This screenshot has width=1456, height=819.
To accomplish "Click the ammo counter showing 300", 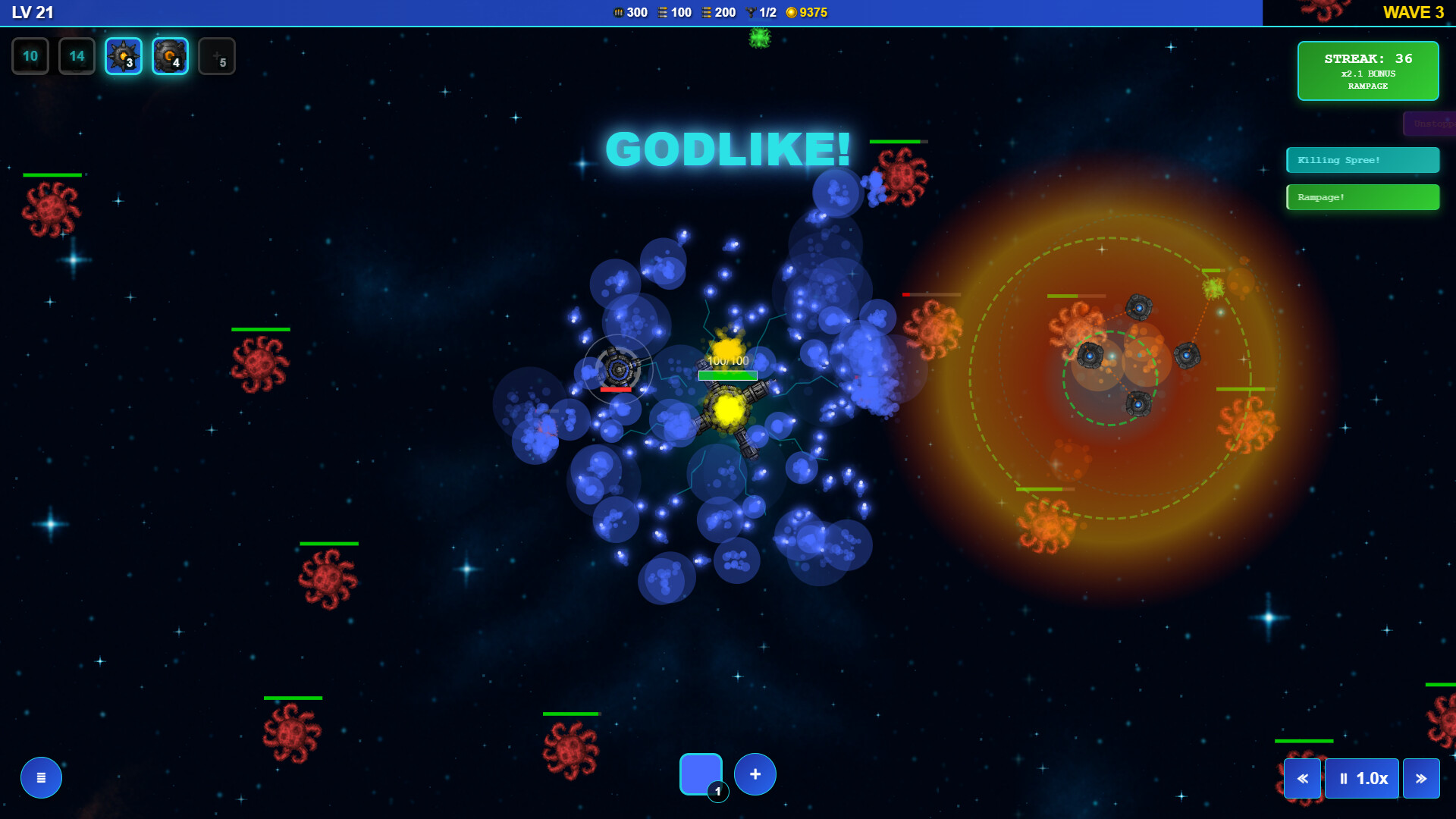I will coord(629,12).
